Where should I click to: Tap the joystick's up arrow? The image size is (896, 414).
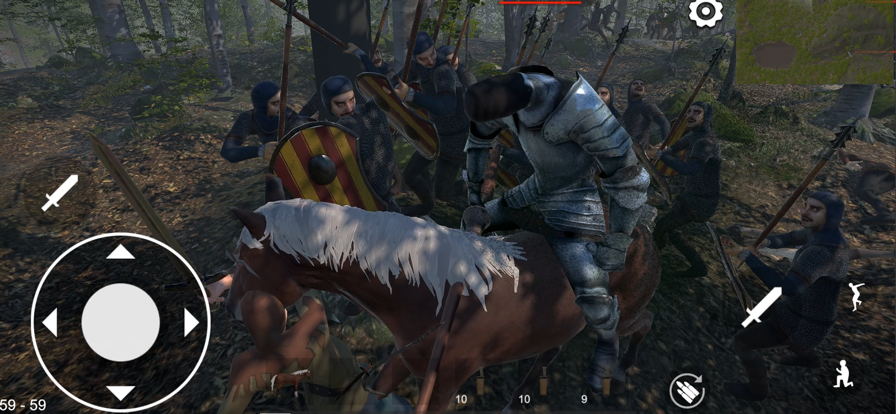tap(120, 252)
